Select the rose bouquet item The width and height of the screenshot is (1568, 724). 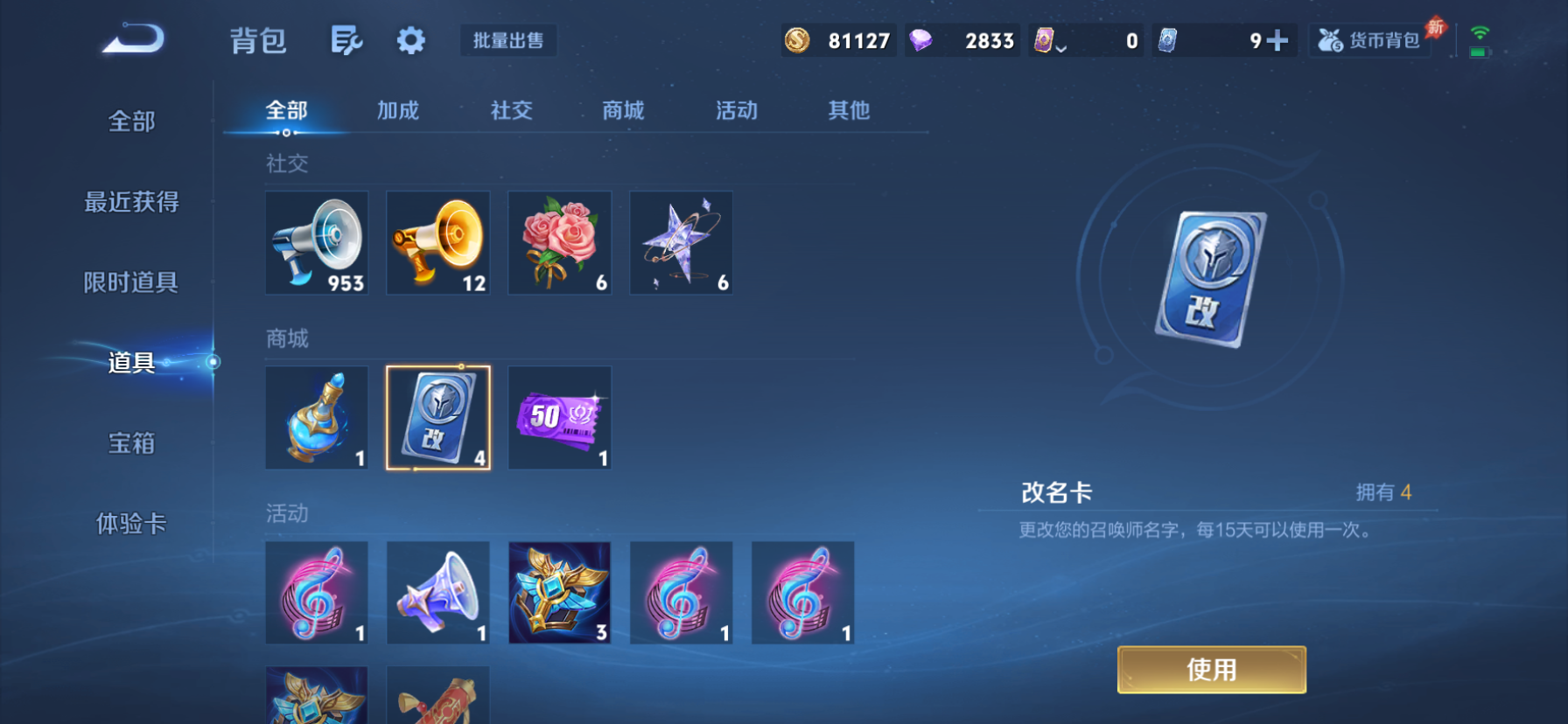[559, 243]
